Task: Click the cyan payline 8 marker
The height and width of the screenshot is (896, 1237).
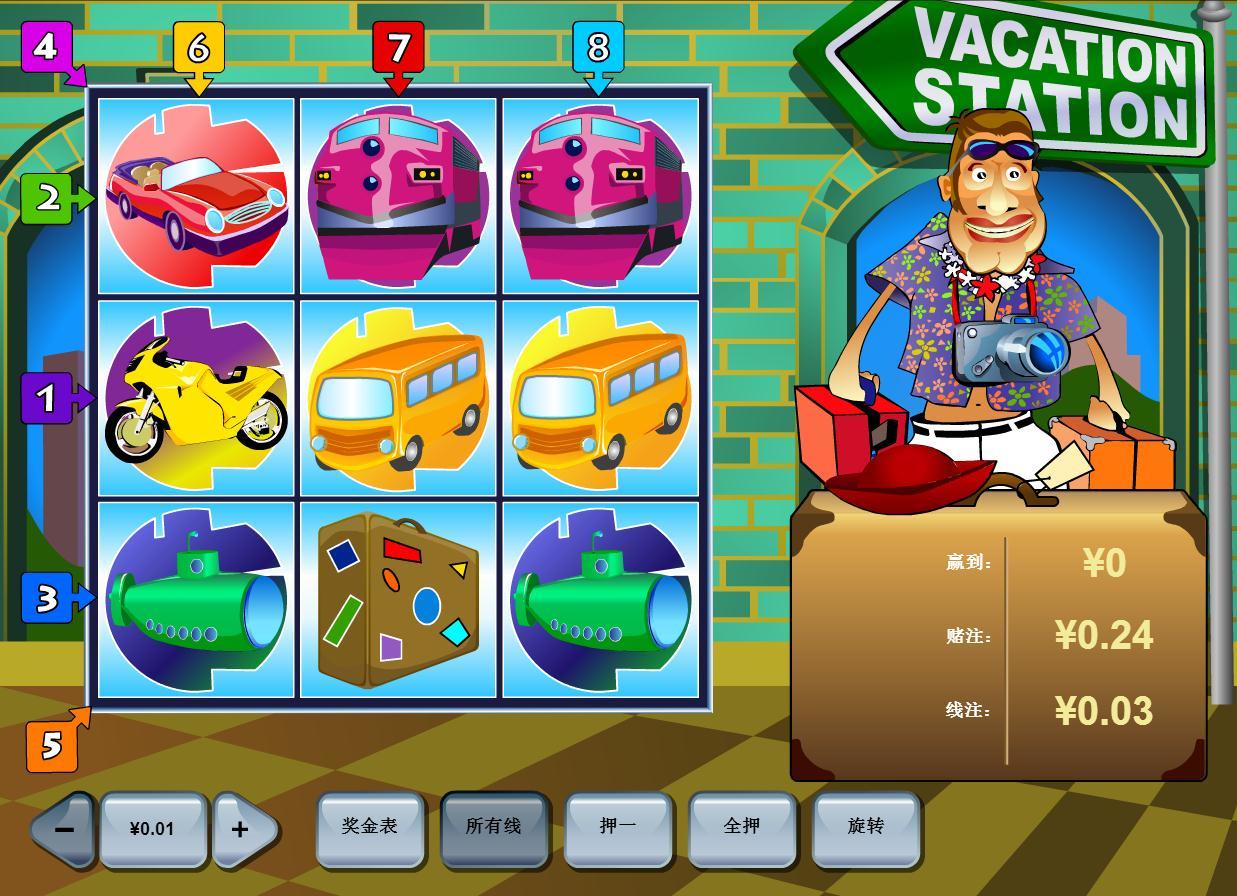Action: (598, 47)
